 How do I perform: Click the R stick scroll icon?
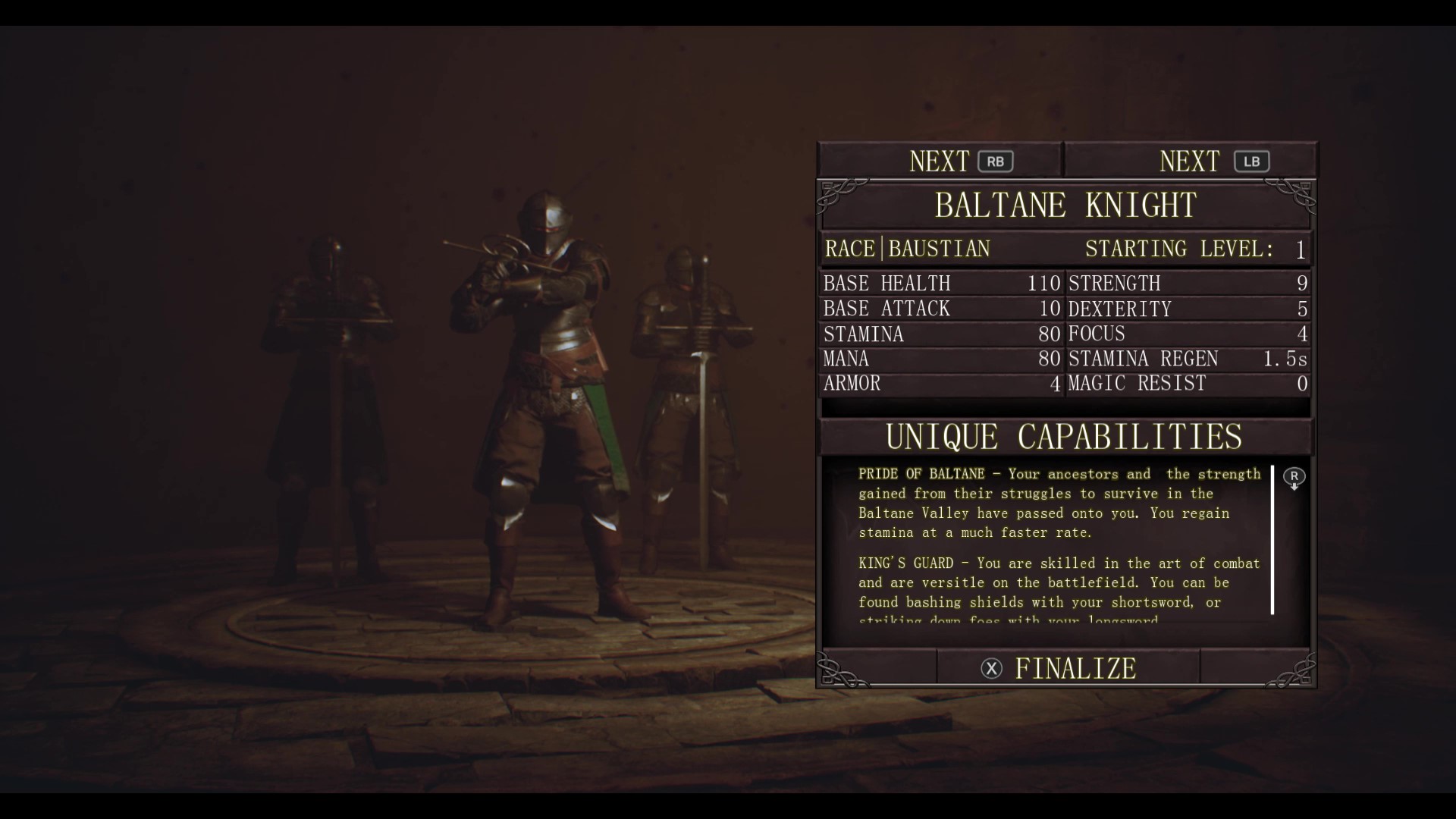point(1294,478)
